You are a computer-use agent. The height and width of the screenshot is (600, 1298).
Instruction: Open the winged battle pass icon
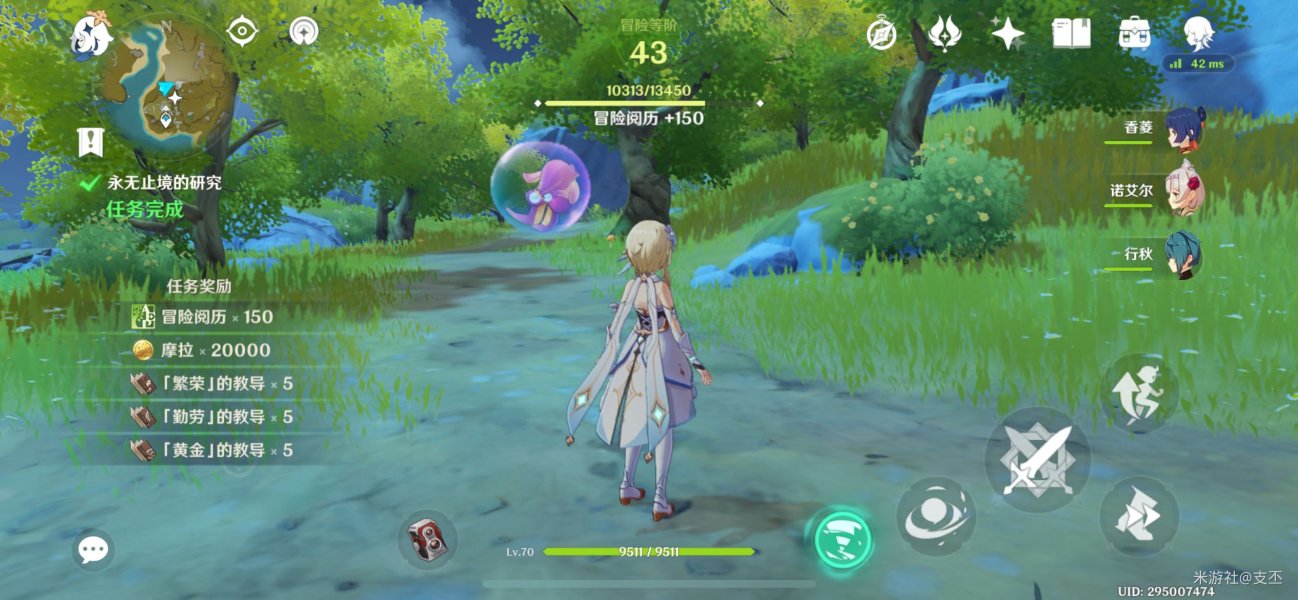pos(944,34)
